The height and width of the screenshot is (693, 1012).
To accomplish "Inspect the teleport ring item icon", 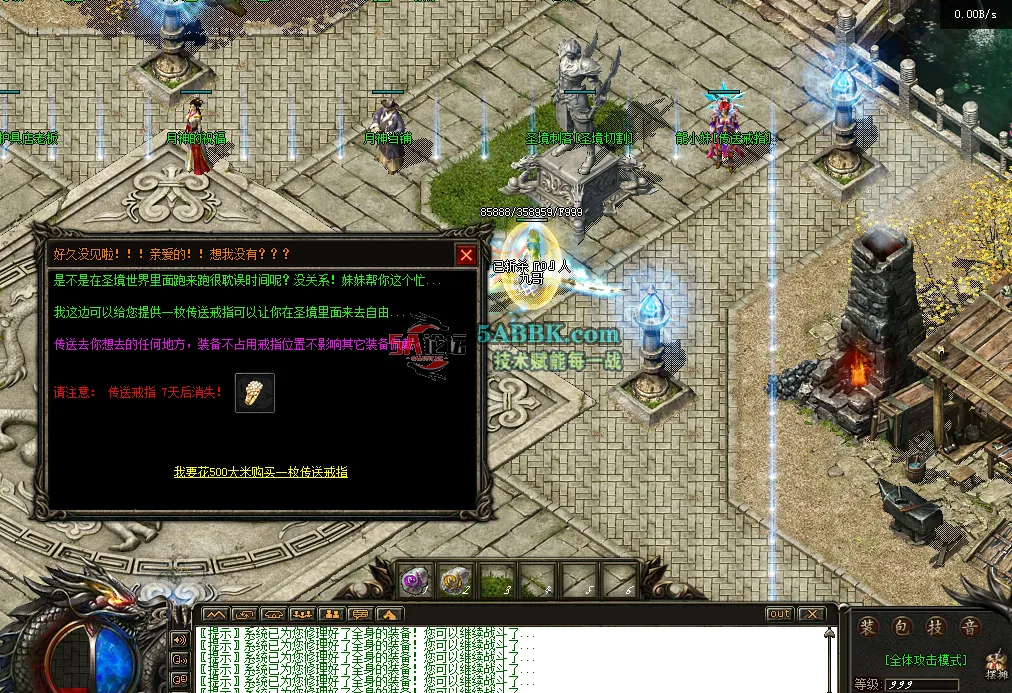I will (x=255, y=393).
